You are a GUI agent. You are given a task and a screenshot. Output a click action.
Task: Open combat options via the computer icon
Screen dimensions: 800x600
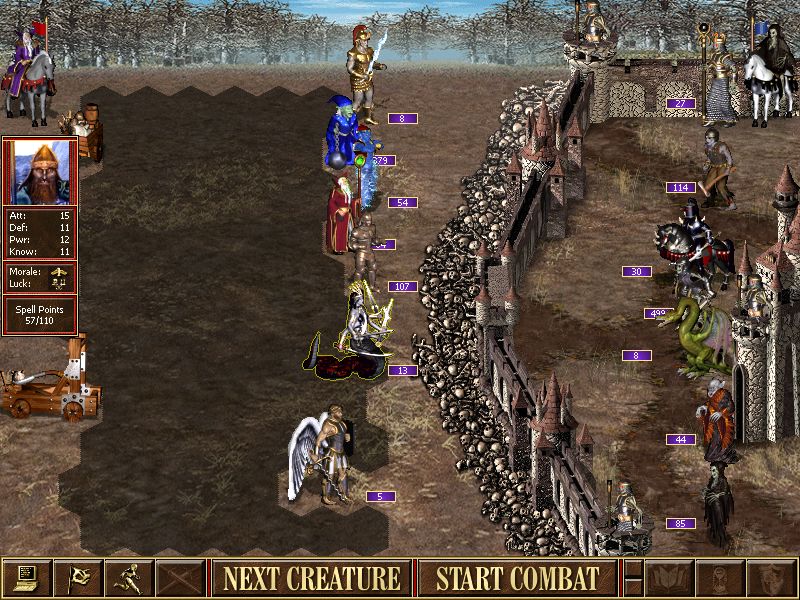pyautogui.click(x=27, y=578)
